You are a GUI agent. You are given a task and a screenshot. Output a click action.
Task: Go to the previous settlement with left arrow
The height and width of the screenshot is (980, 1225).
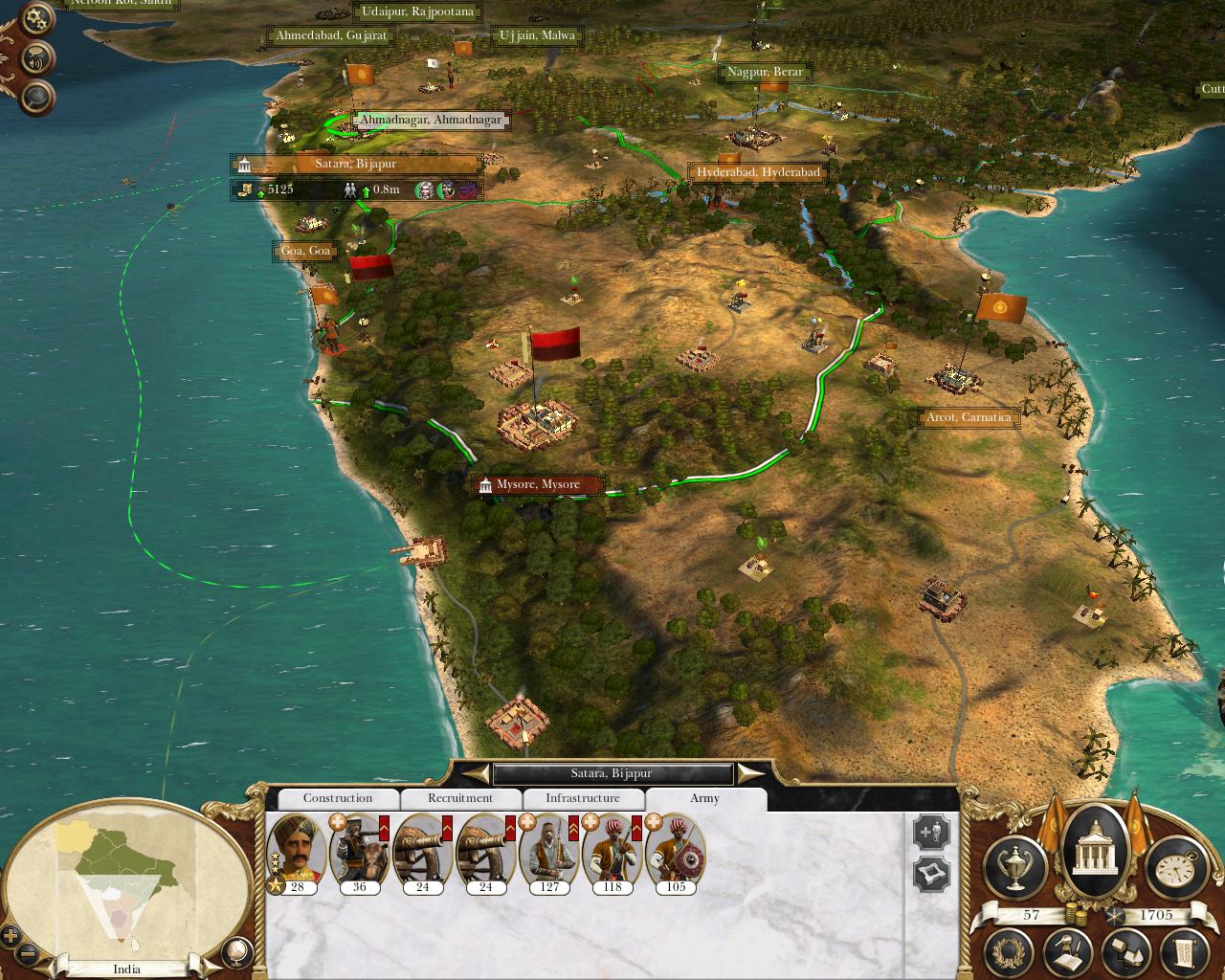point(473,772)
